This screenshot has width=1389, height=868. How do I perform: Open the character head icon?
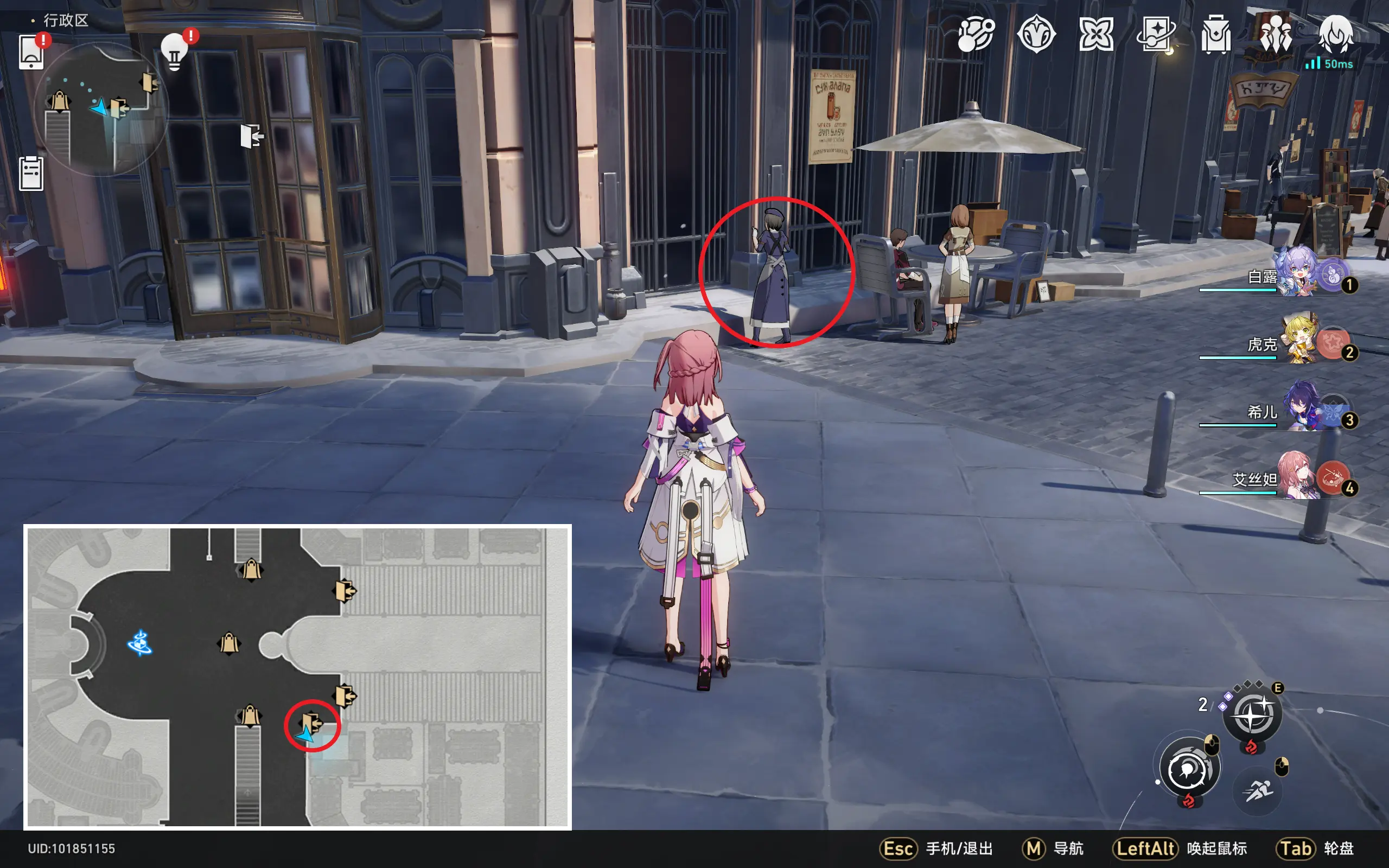point(1336,34)
